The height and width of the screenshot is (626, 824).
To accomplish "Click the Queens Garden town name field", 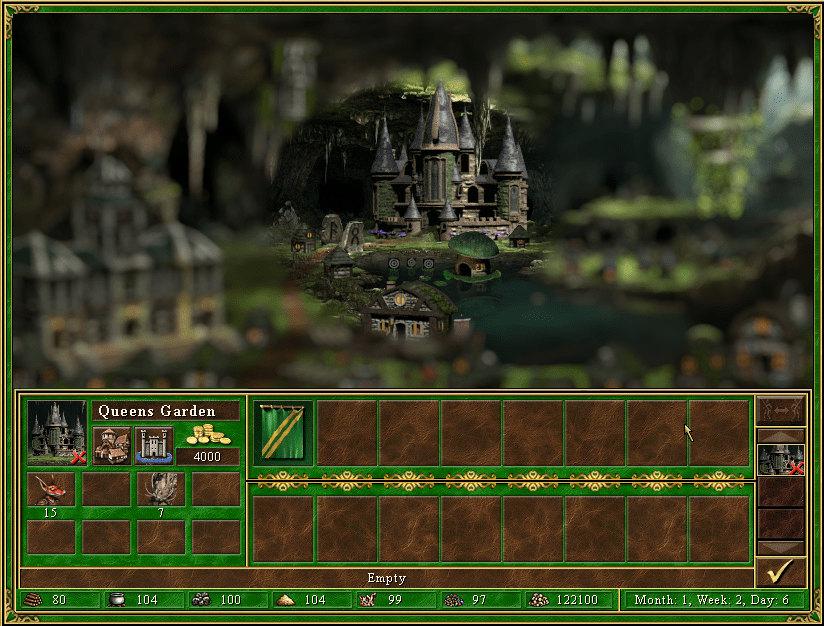I will pos(166,411).
